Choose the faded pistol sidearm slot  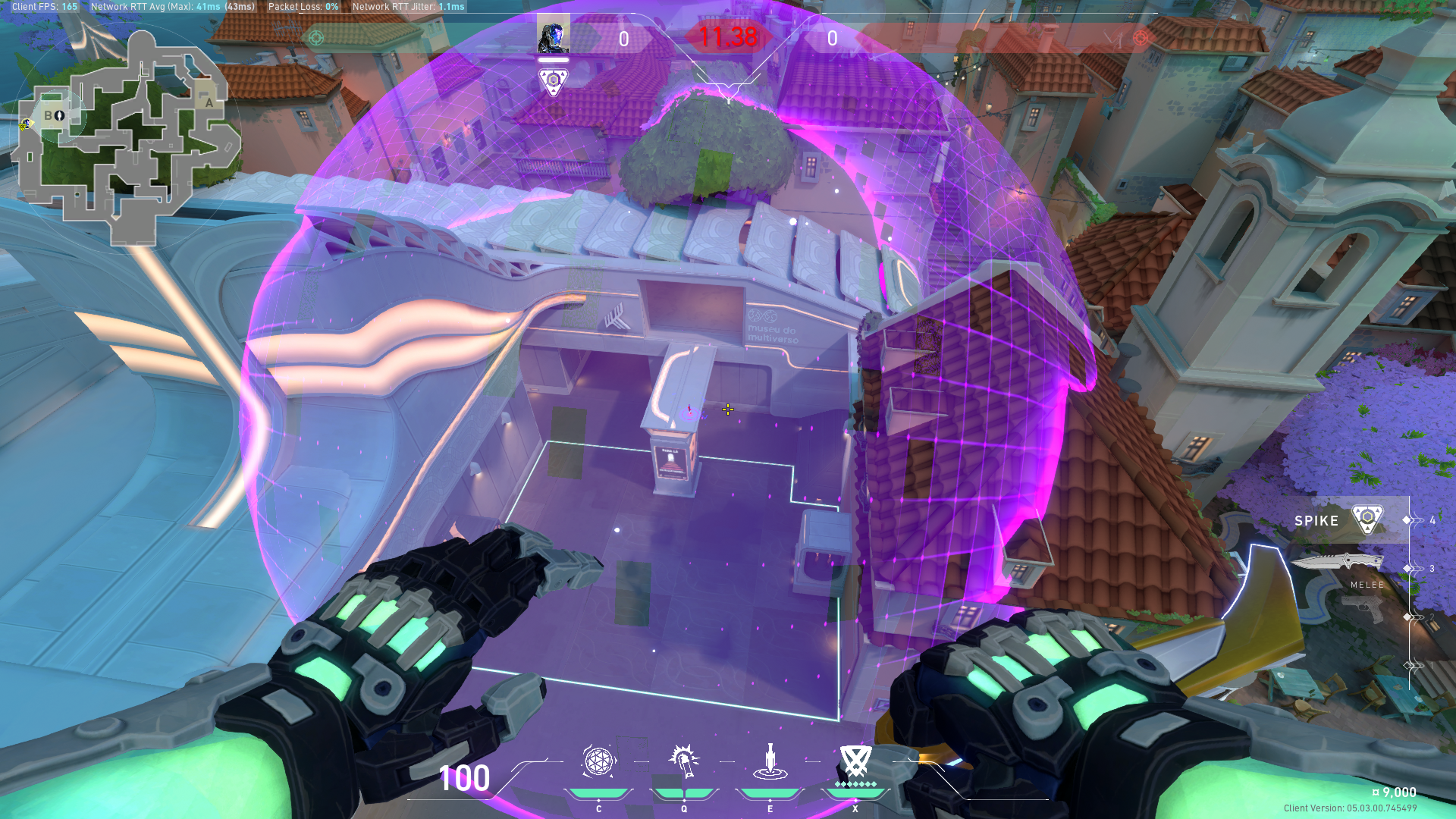pyautogui.click(x=1363, y=609)
